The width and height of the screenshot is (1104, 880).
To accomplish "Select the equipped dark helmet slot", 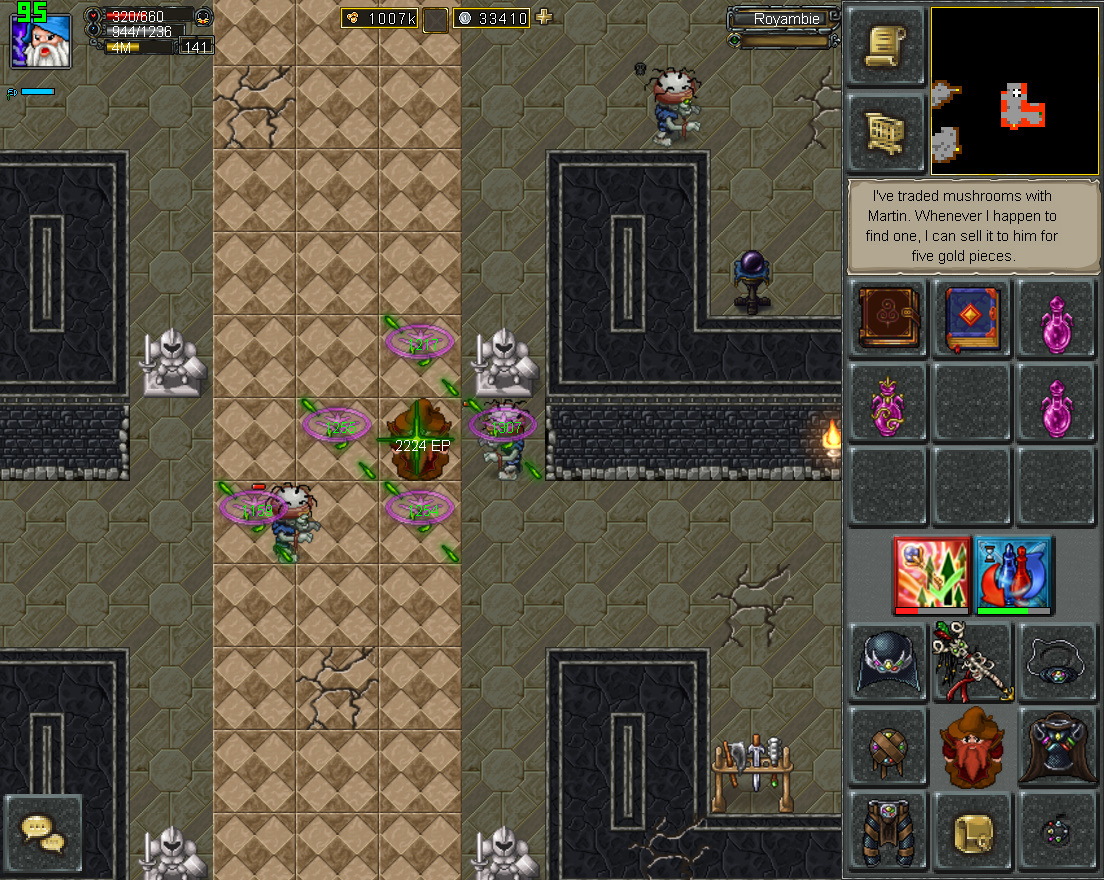I will coord(887,662).
